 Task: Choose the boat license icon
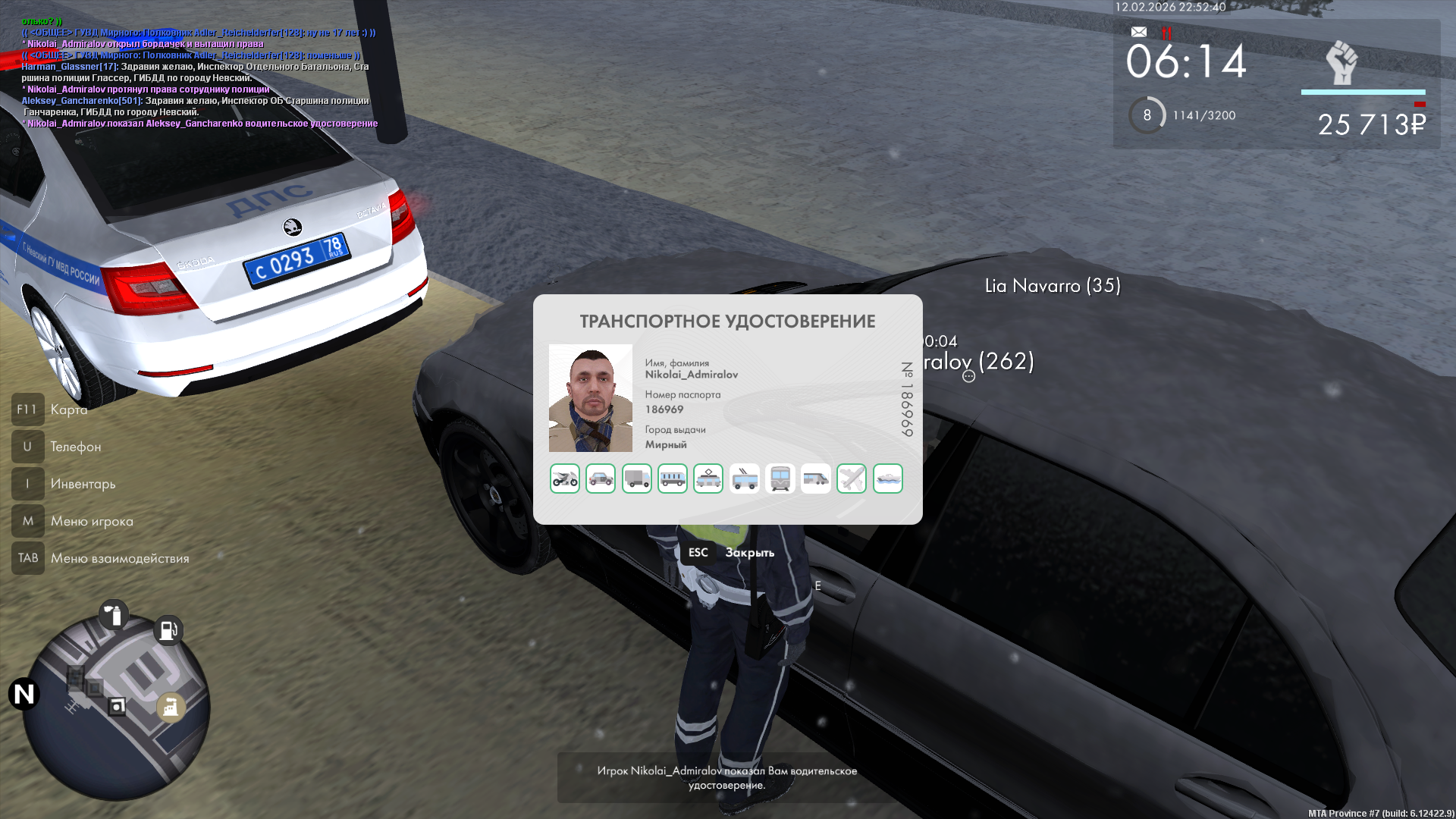[x=888, y=479]
